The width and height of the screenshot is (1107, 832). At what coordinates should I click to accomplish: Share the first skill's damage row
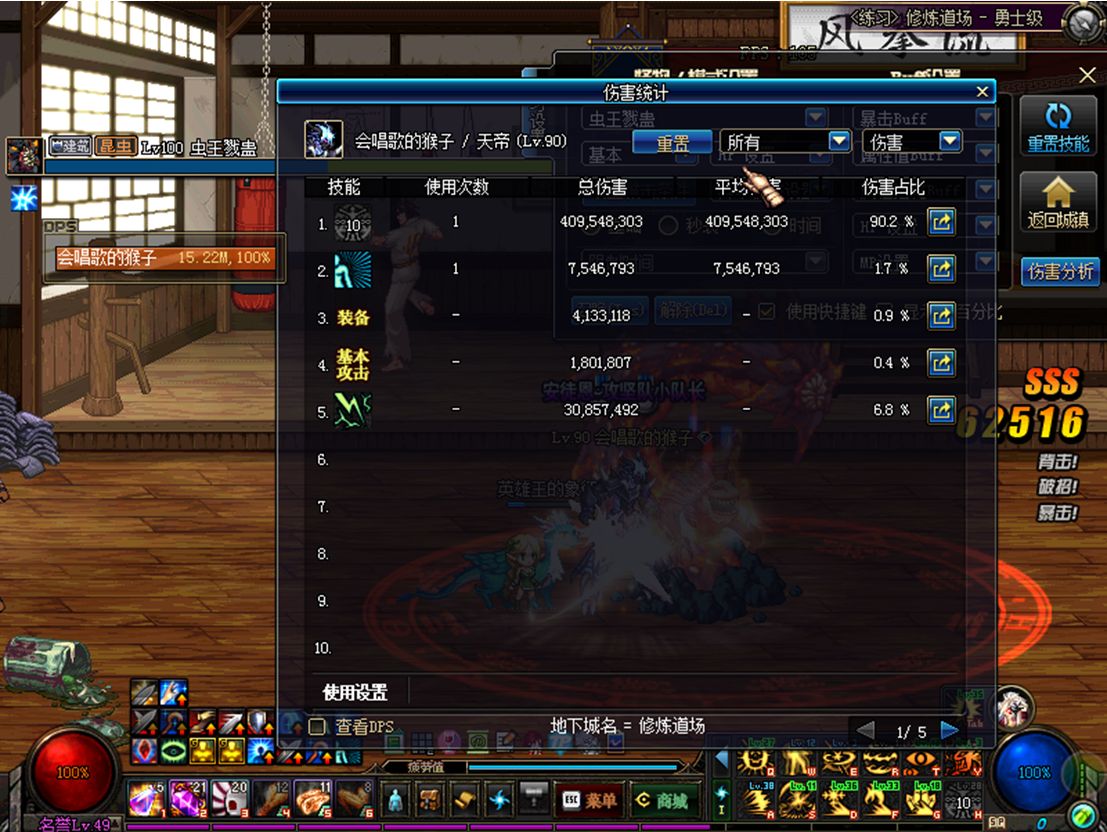tap(941, 222)
